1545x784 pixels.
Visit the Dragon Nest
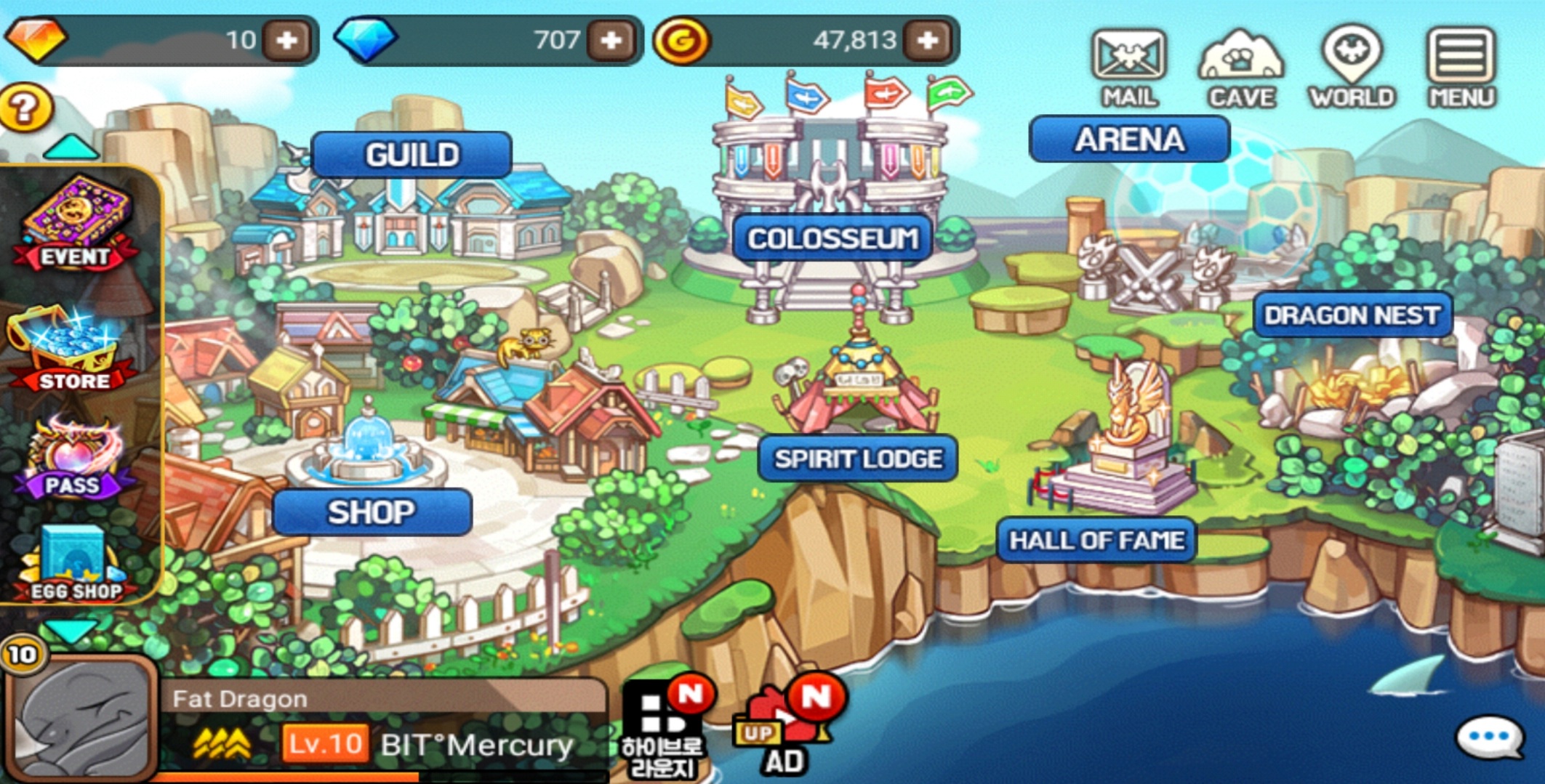coord(1352,315)
